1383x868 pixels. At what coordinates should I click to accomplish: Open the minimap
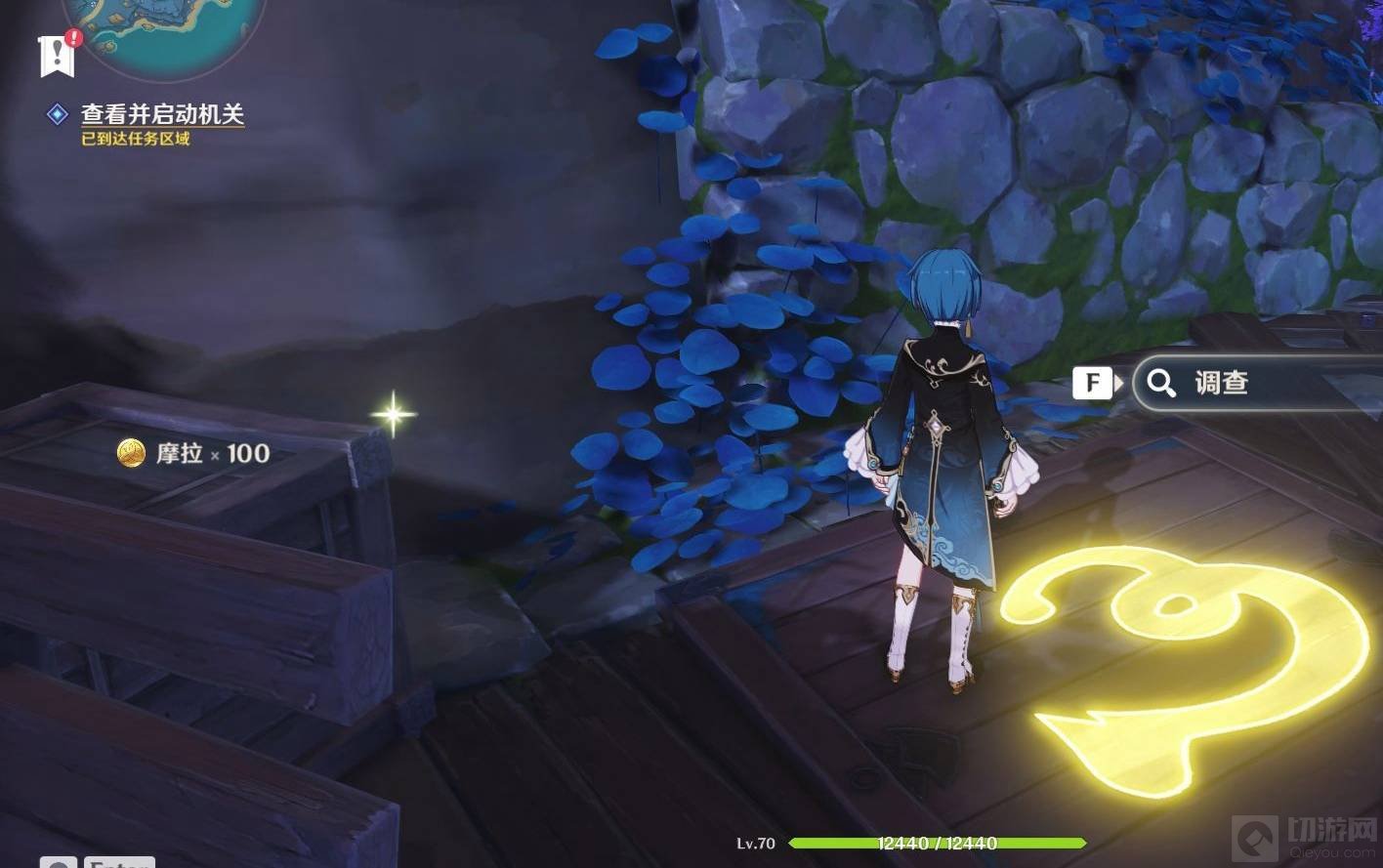164,29
